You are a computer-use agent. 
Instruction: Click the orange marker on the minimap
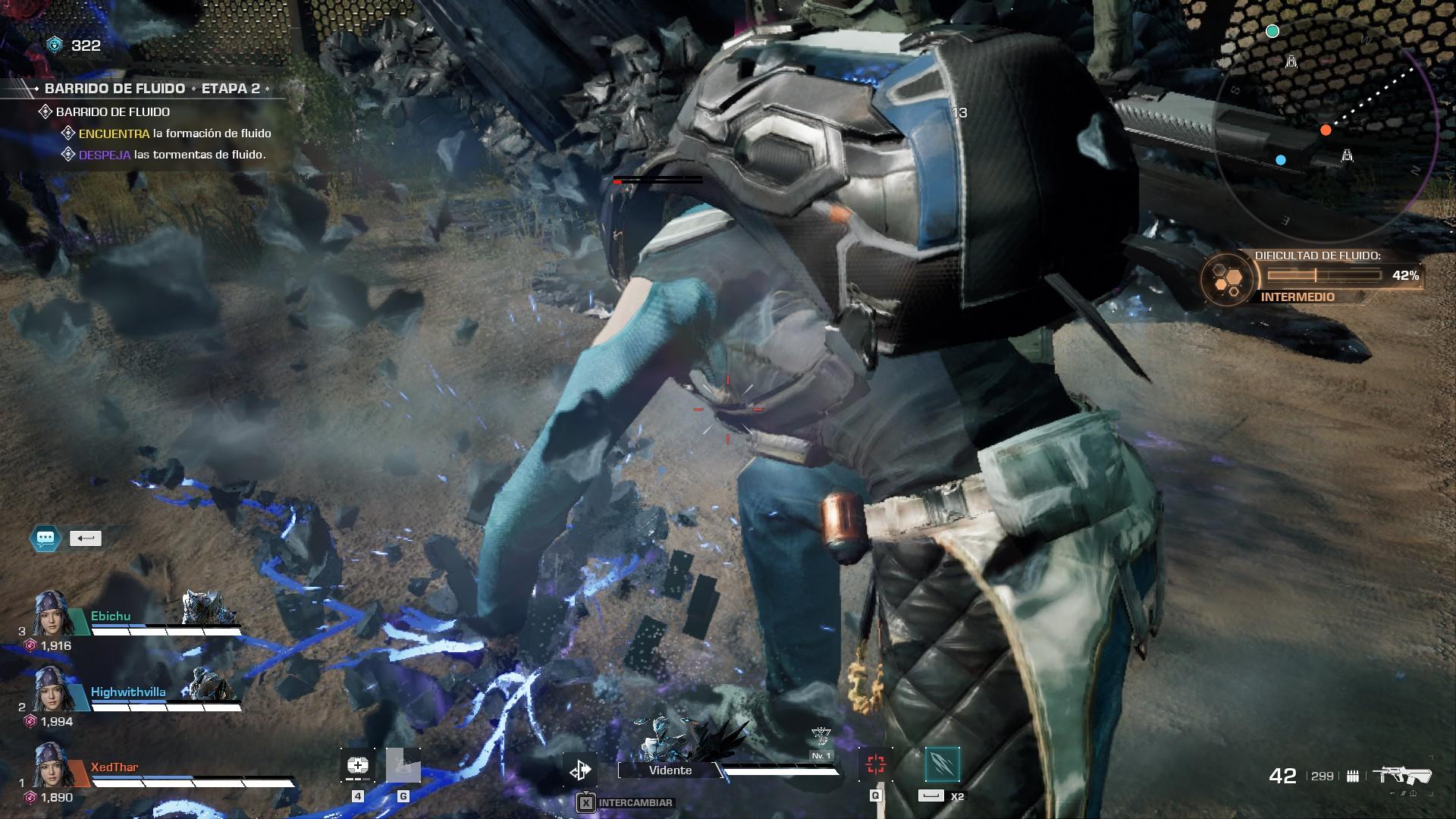pos(1326,130)
